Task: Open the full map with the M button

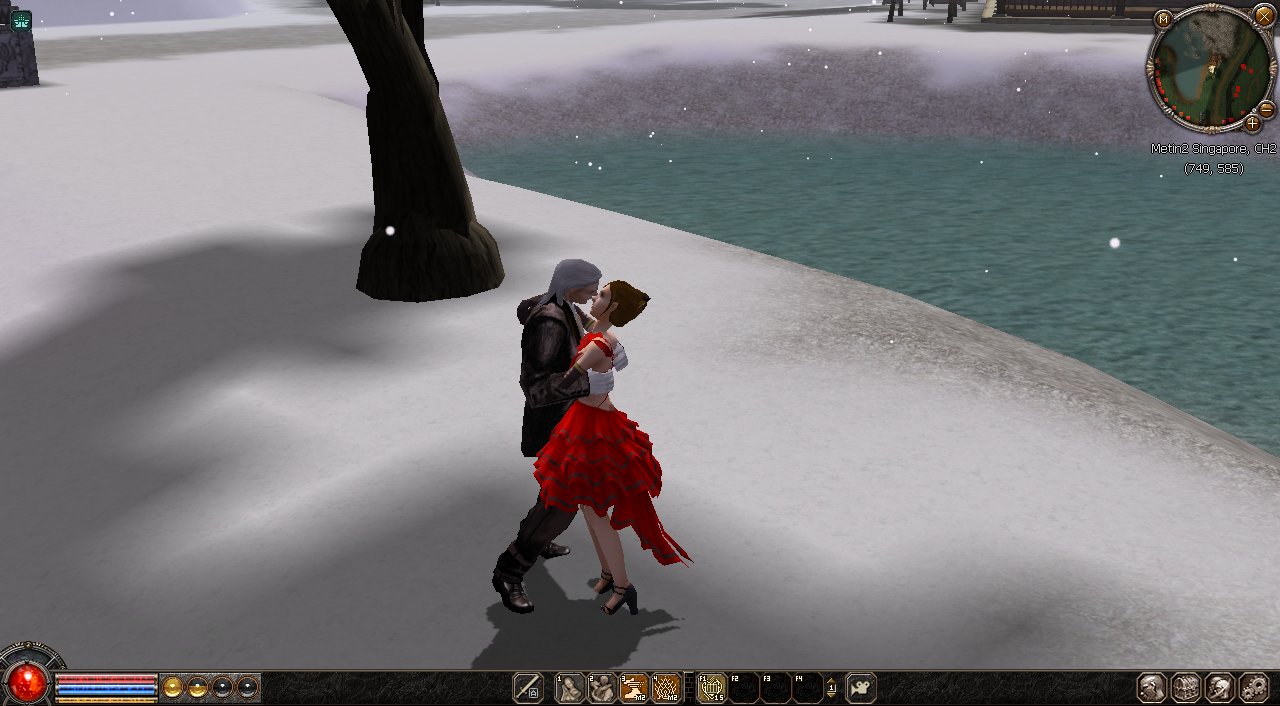Action: [1163, 18]
